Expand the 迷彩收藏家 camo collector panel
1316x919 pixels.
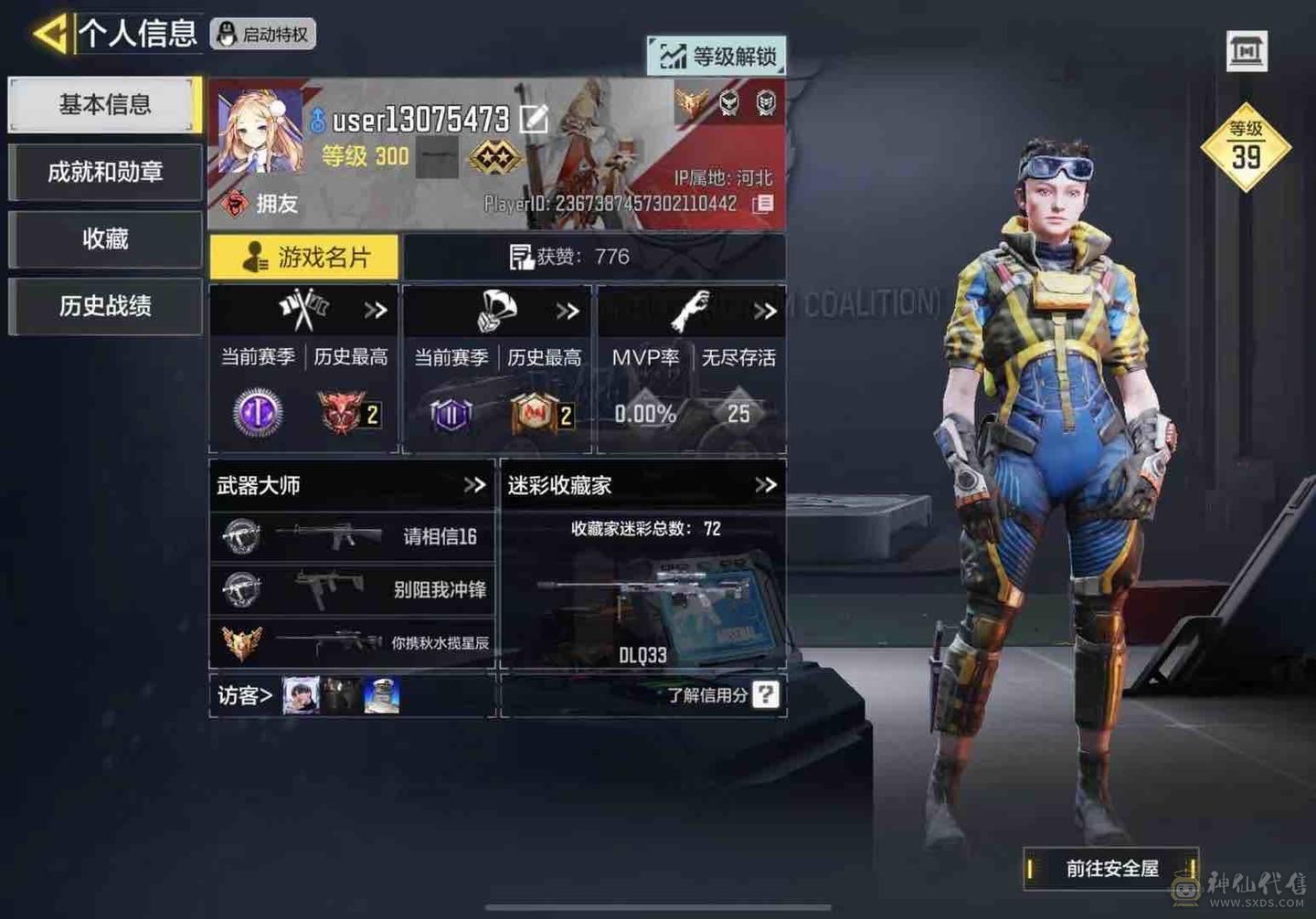pos(764,485)
